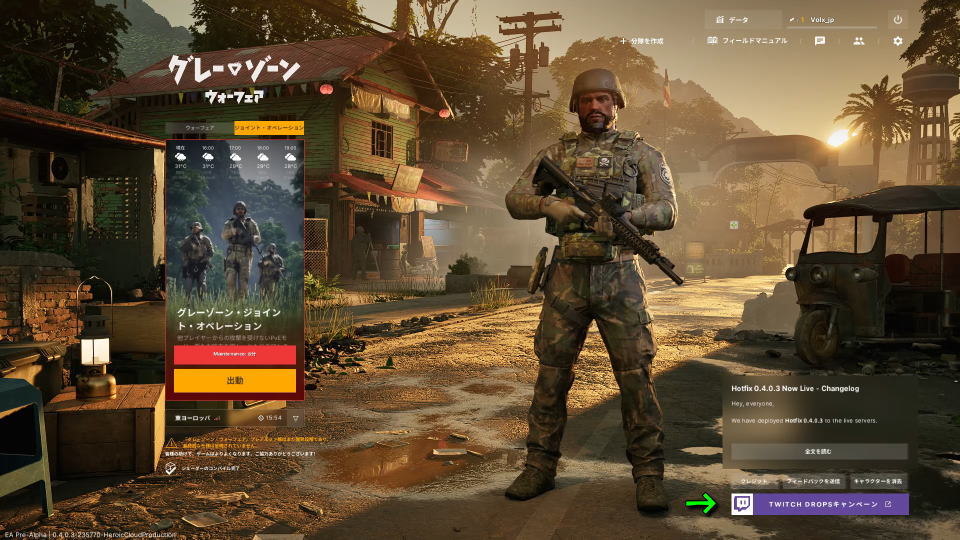Click the キャラクターを消去 button

[x=878, y=481]
